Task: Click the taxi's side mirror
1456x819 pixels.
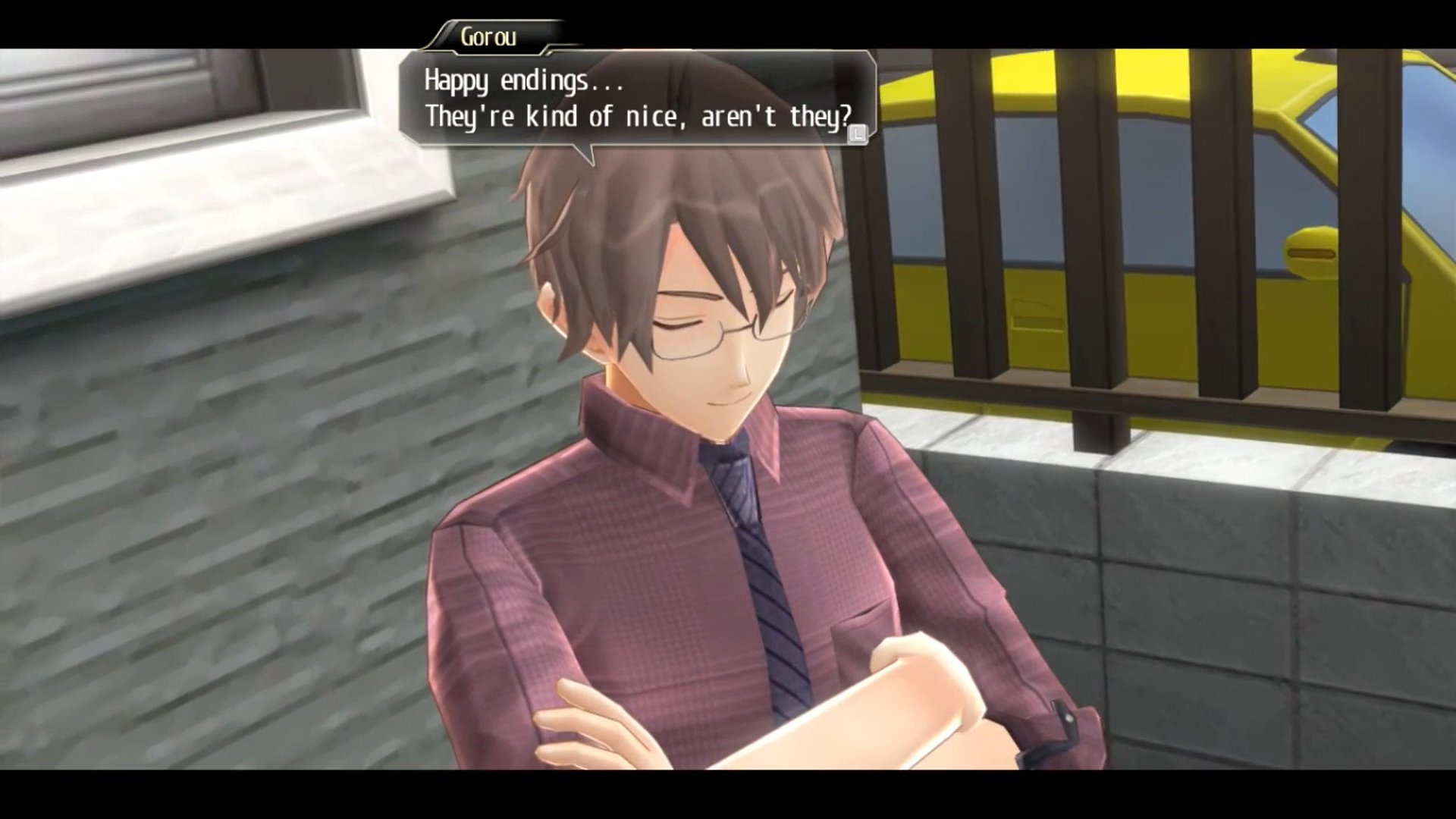Action: click(x=1311, y=253)
